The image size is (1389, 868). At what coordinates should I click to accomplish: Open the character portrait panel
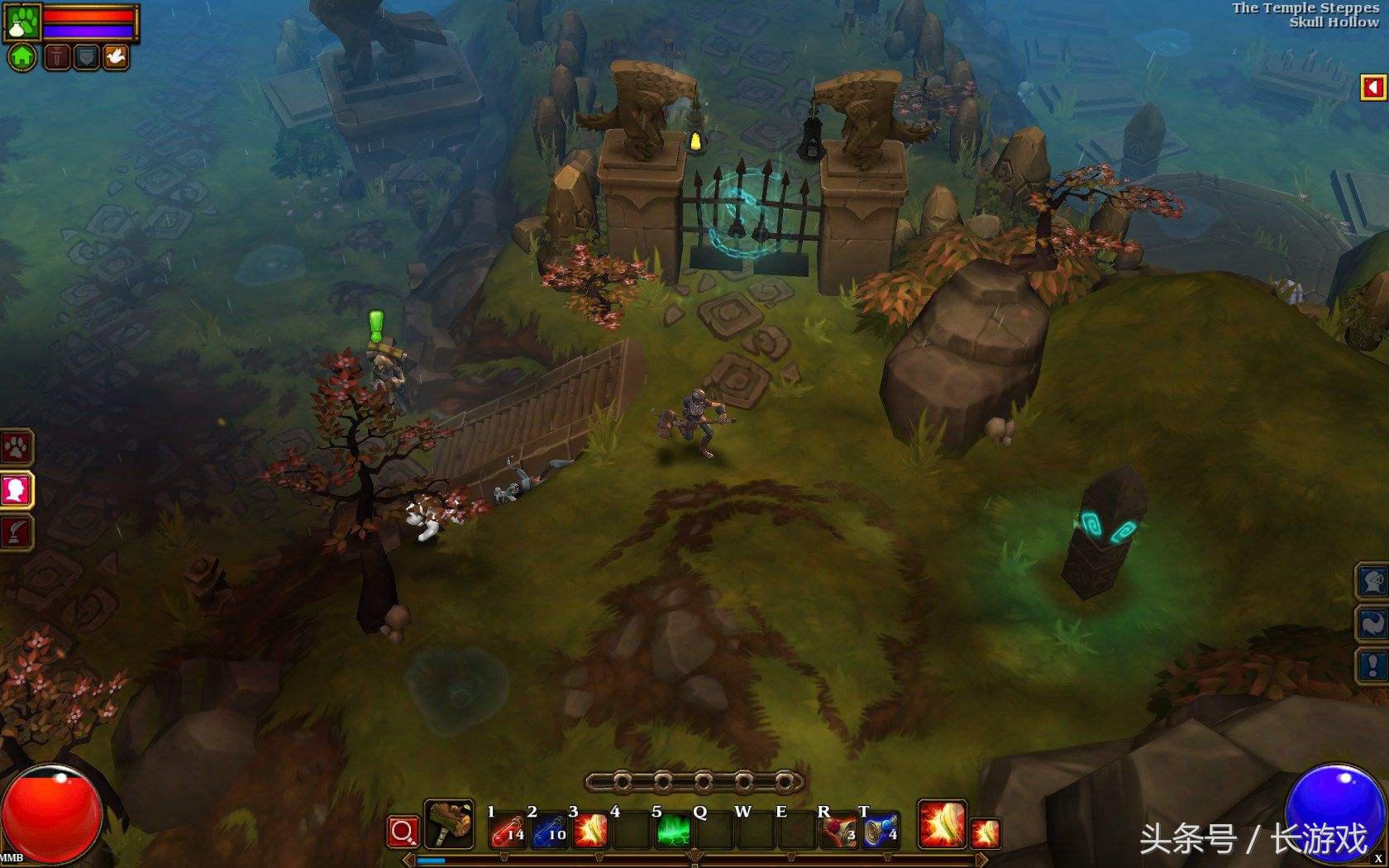[16, 490]
